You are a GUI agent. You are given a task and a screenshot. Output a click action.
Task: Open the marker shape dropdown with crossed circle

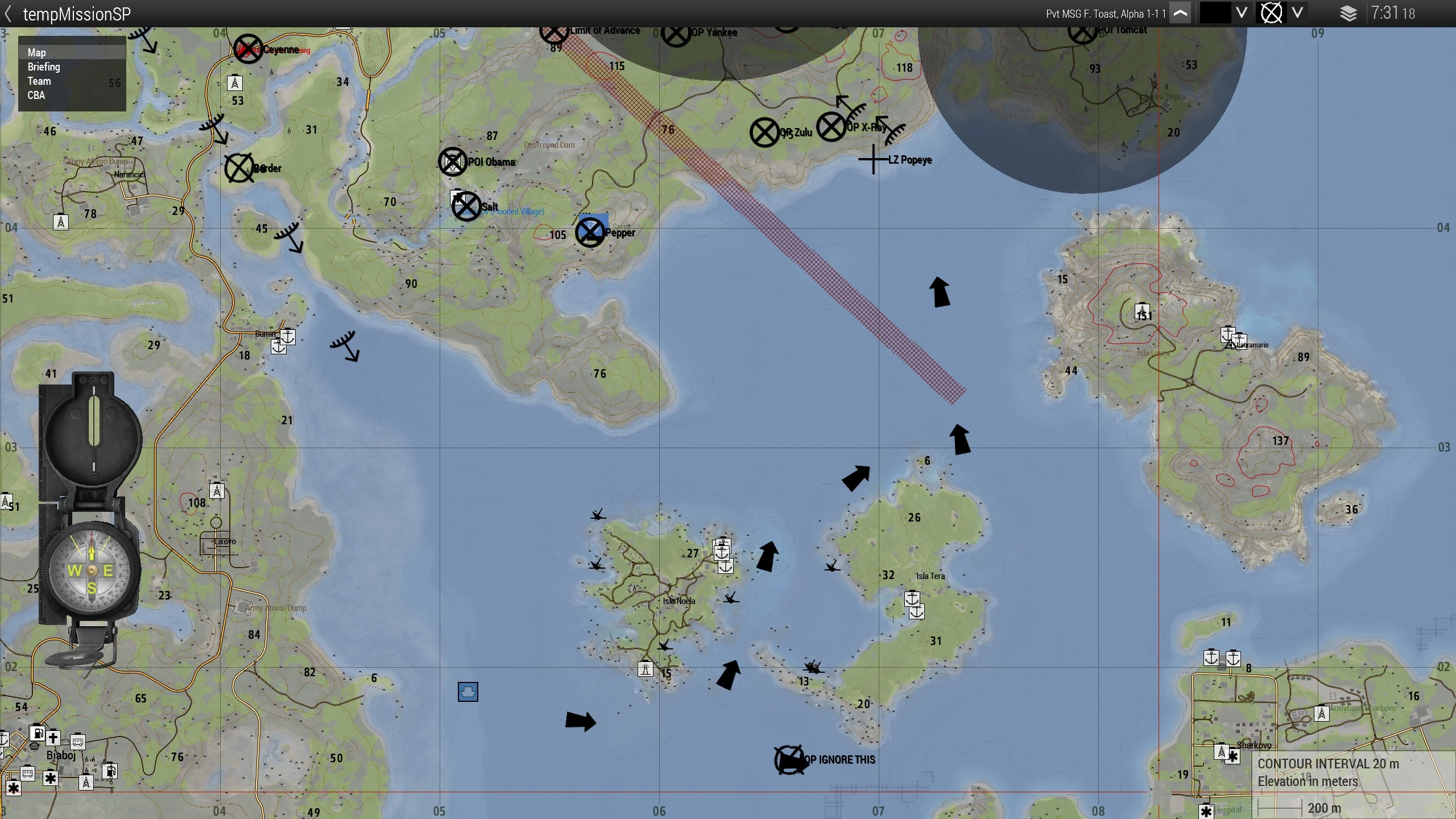(1297, 13)
